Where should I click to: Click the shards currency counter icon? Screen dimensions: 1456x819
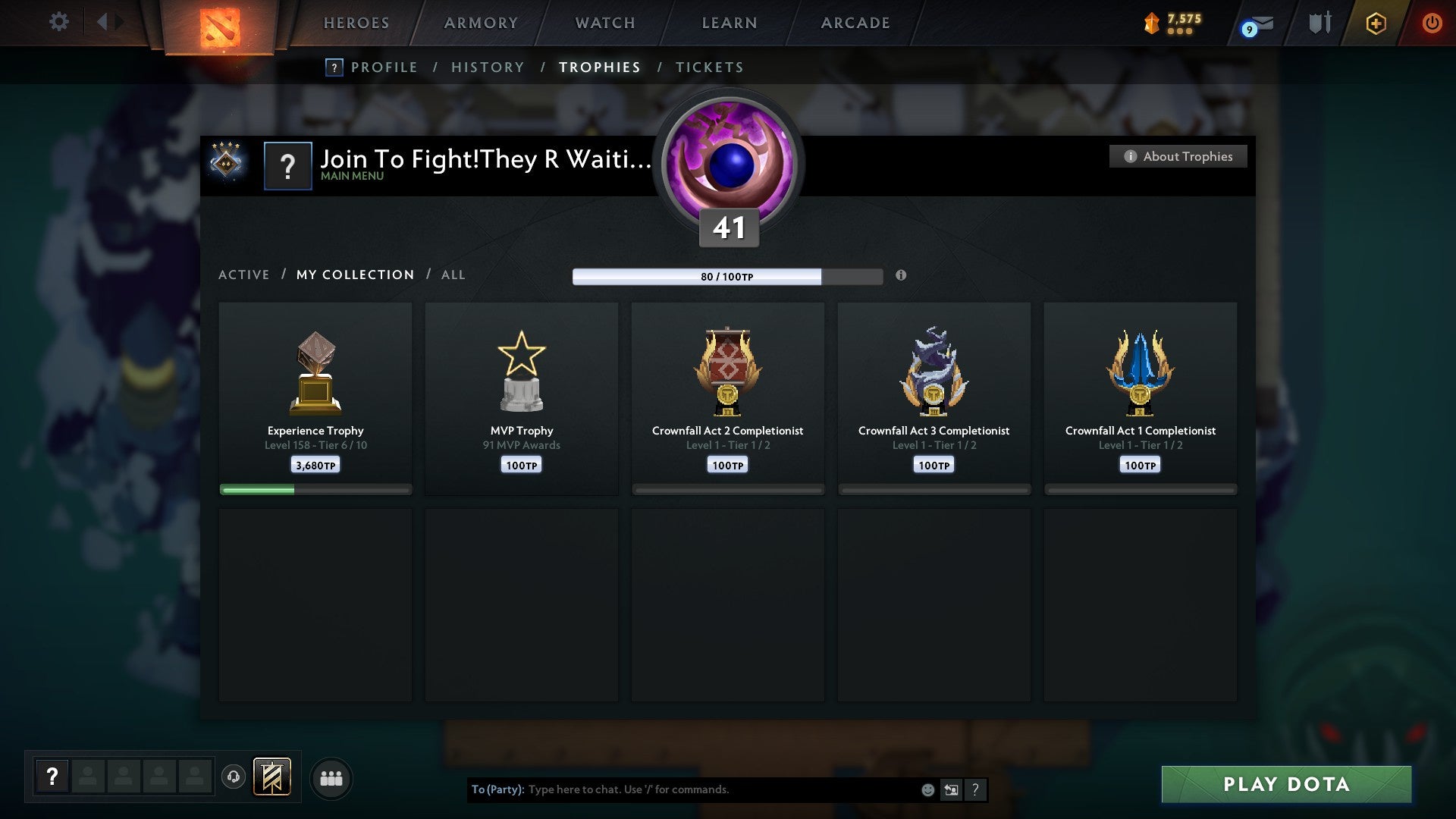pyautogui.click(x=1152, y=23)
